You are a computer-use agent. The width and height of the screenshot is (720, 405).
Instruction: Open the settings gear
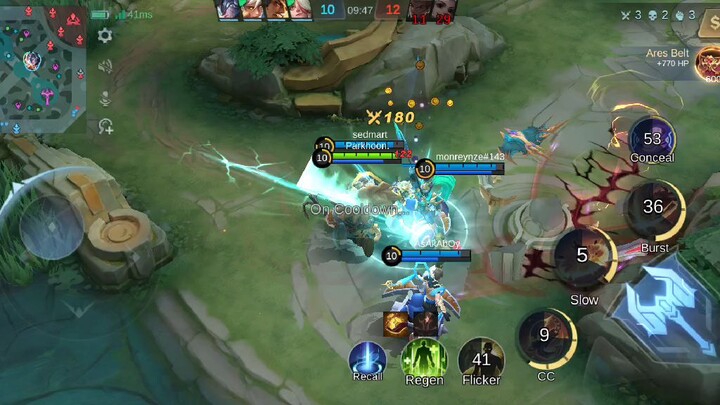pyautogui.click(x=105, y=35)
